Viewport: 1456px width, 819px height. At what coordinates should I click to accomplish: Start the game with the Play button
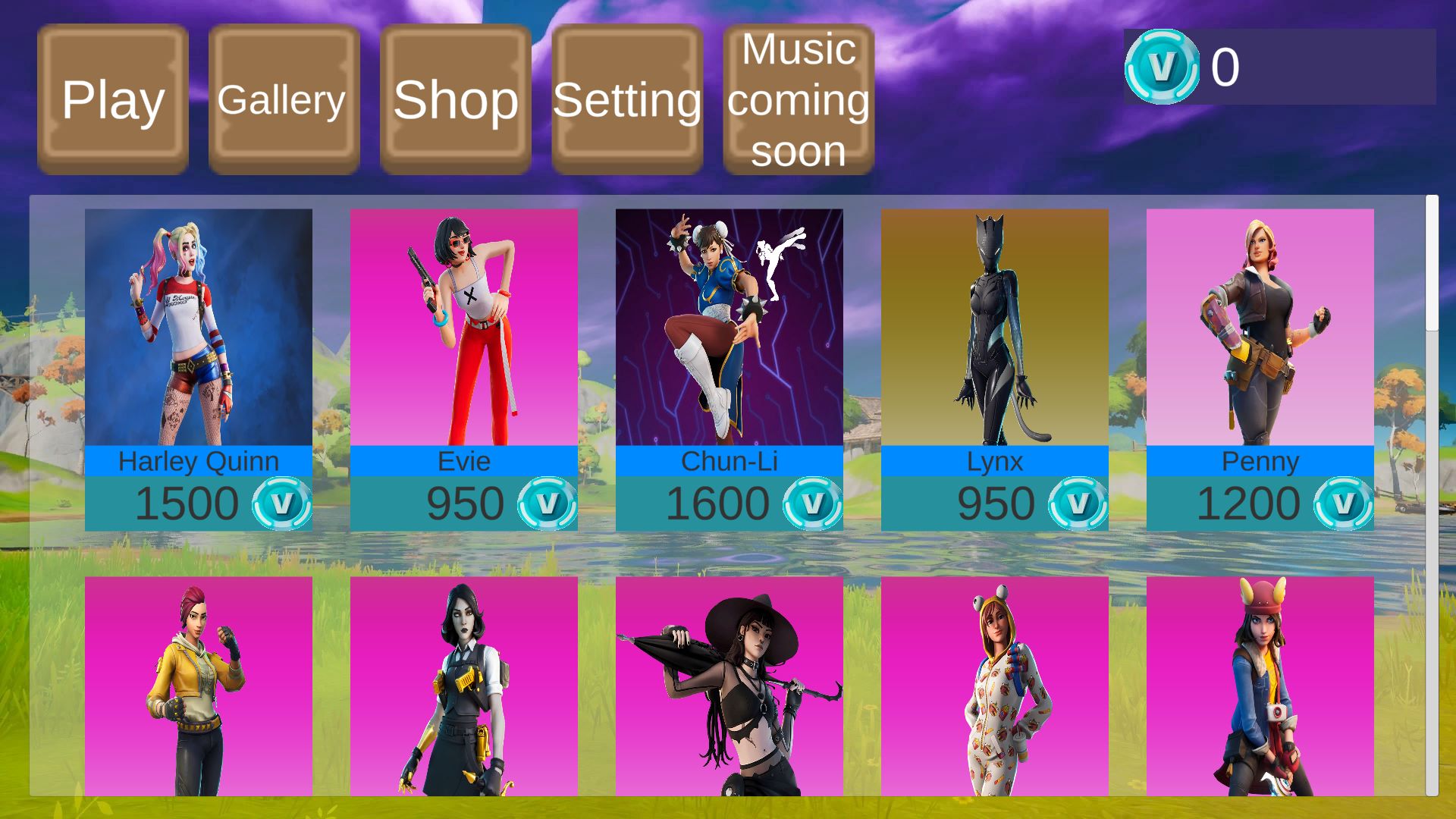pyautogui.click(x=113, y=99)
